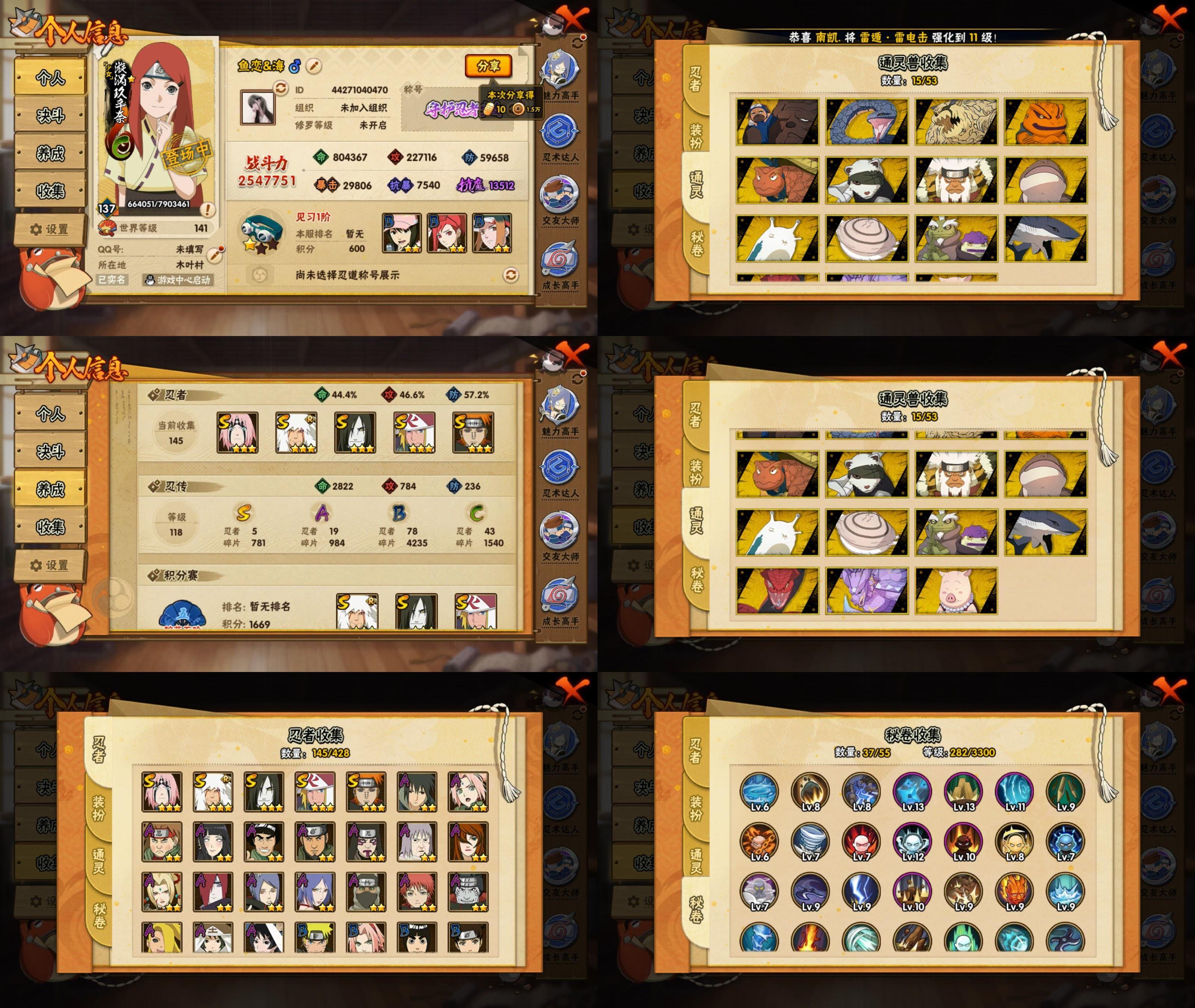
Task: Select the pink pig summon
Action: click(956, 591)
